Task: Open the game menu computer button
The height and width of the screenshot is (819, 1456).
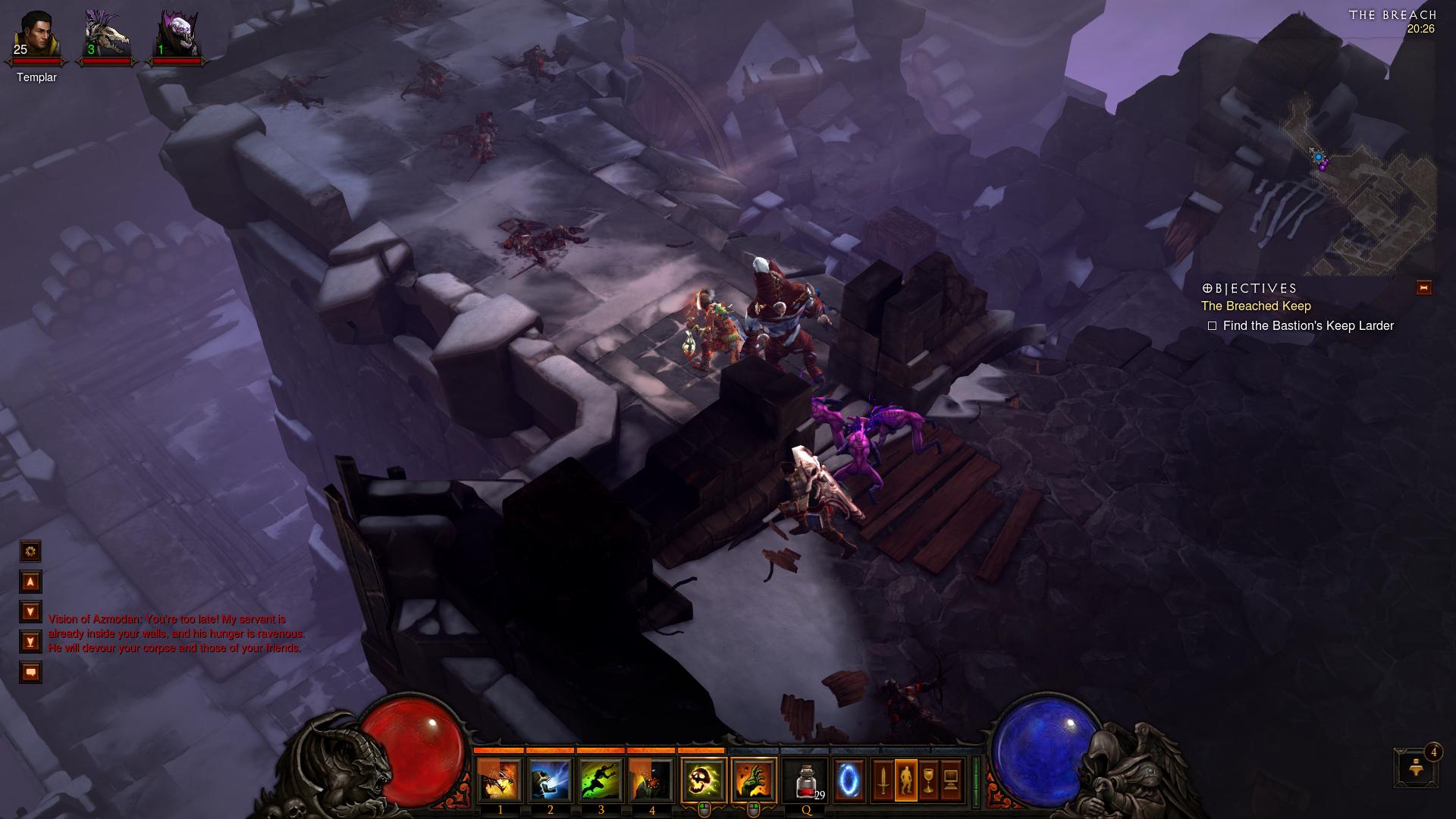Action: [951, 780]
